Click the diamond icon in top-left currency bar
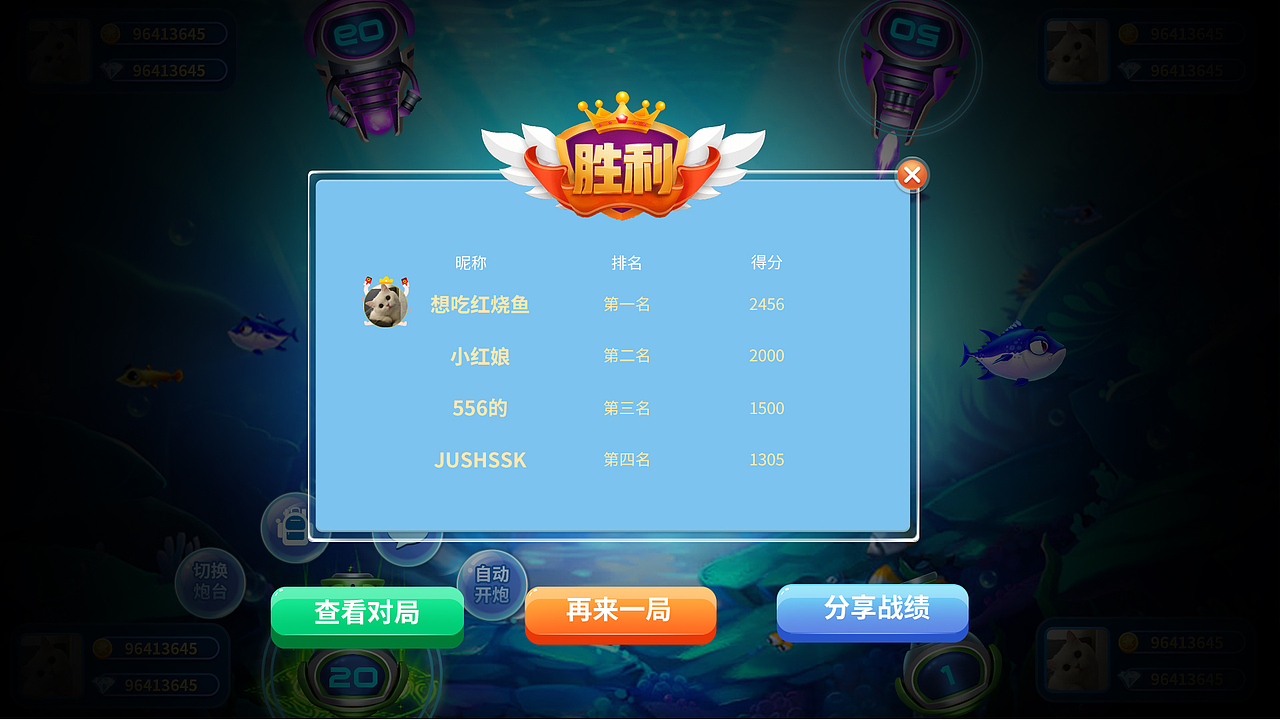The width and height of the screenshot is (1280, 720). 110,70
